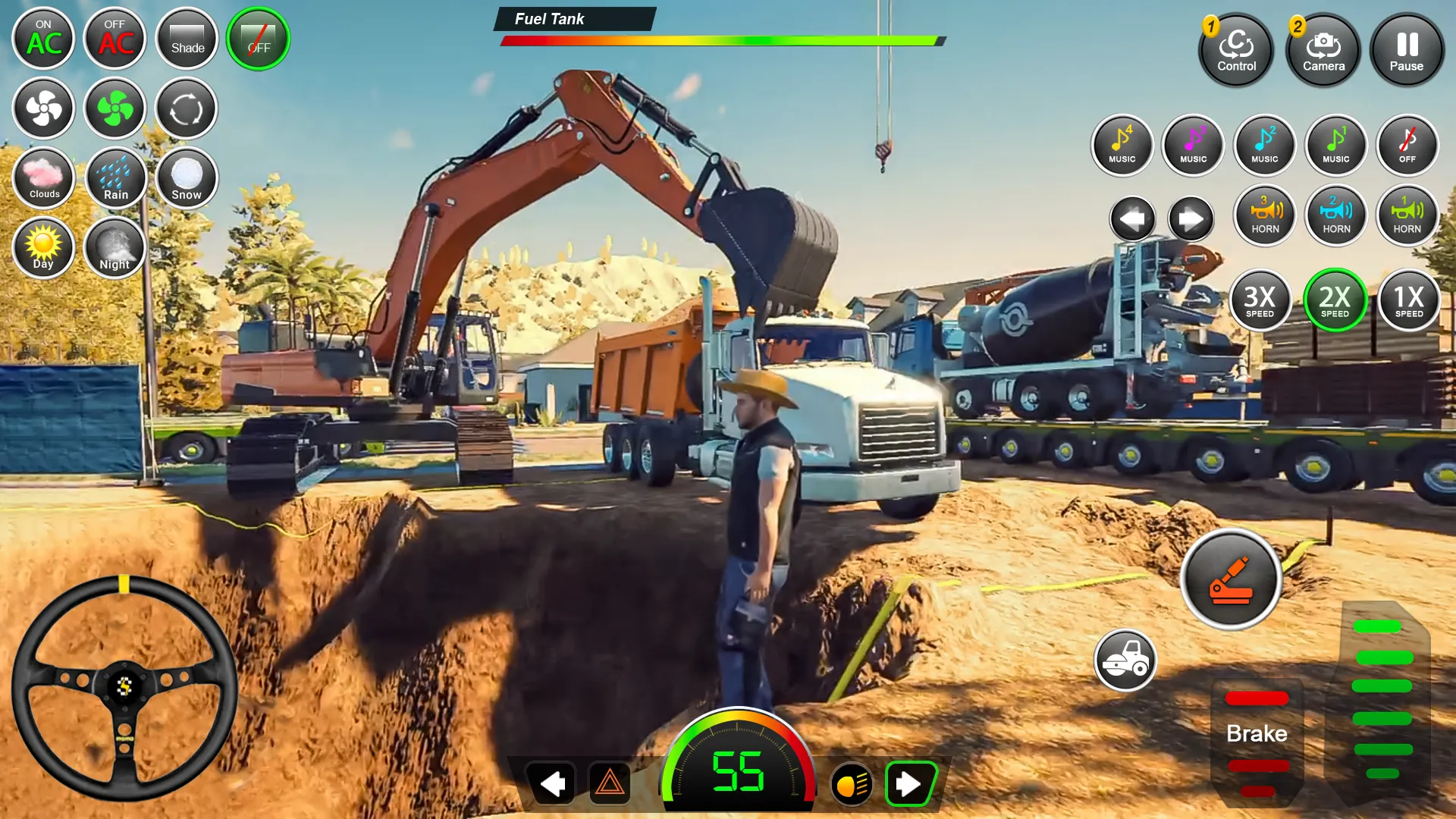Select the road roller vehicle icon

coord(1125,661)
